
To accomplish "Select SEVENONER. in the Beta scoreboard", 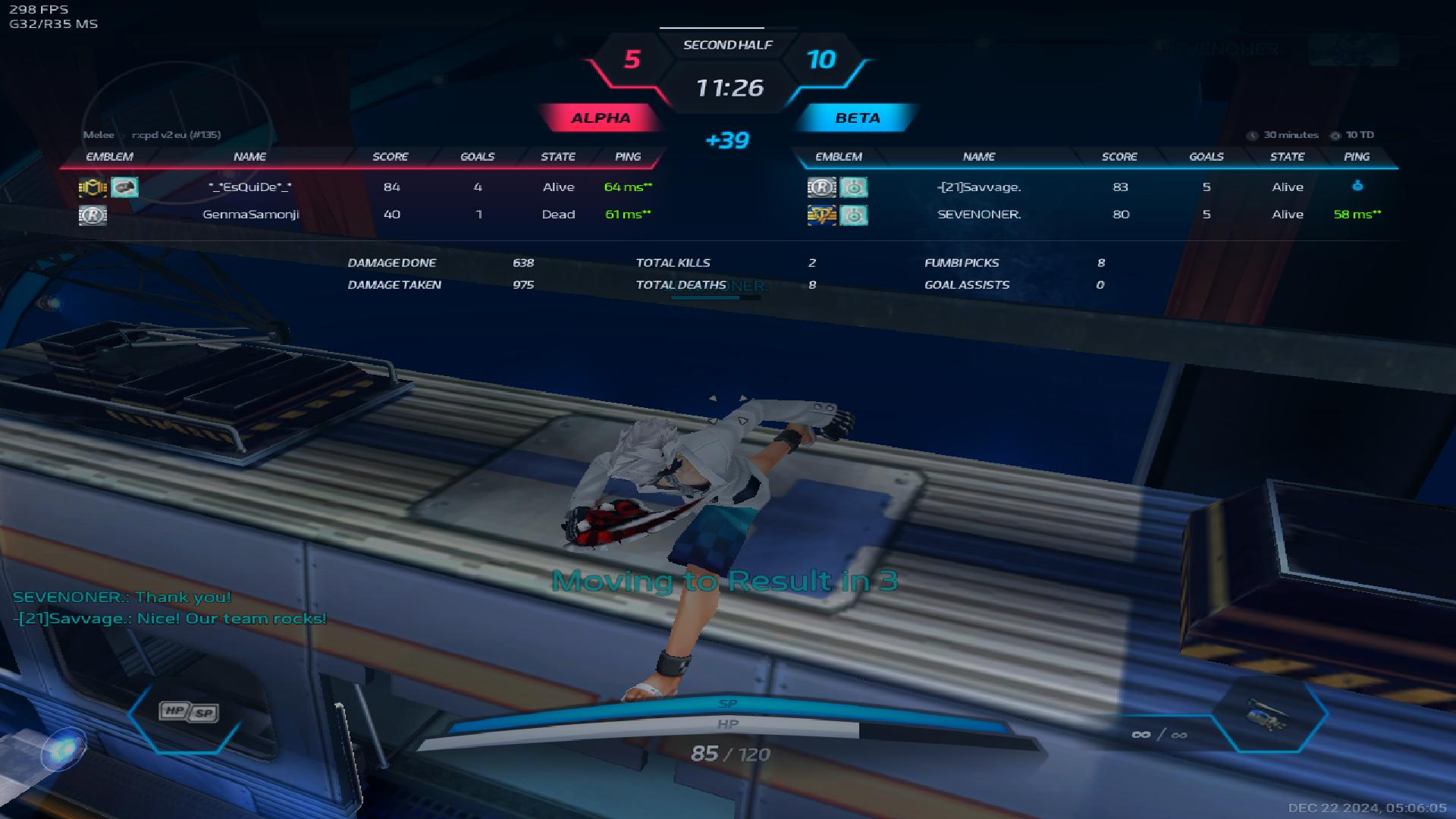I will (x=979, y=215).
